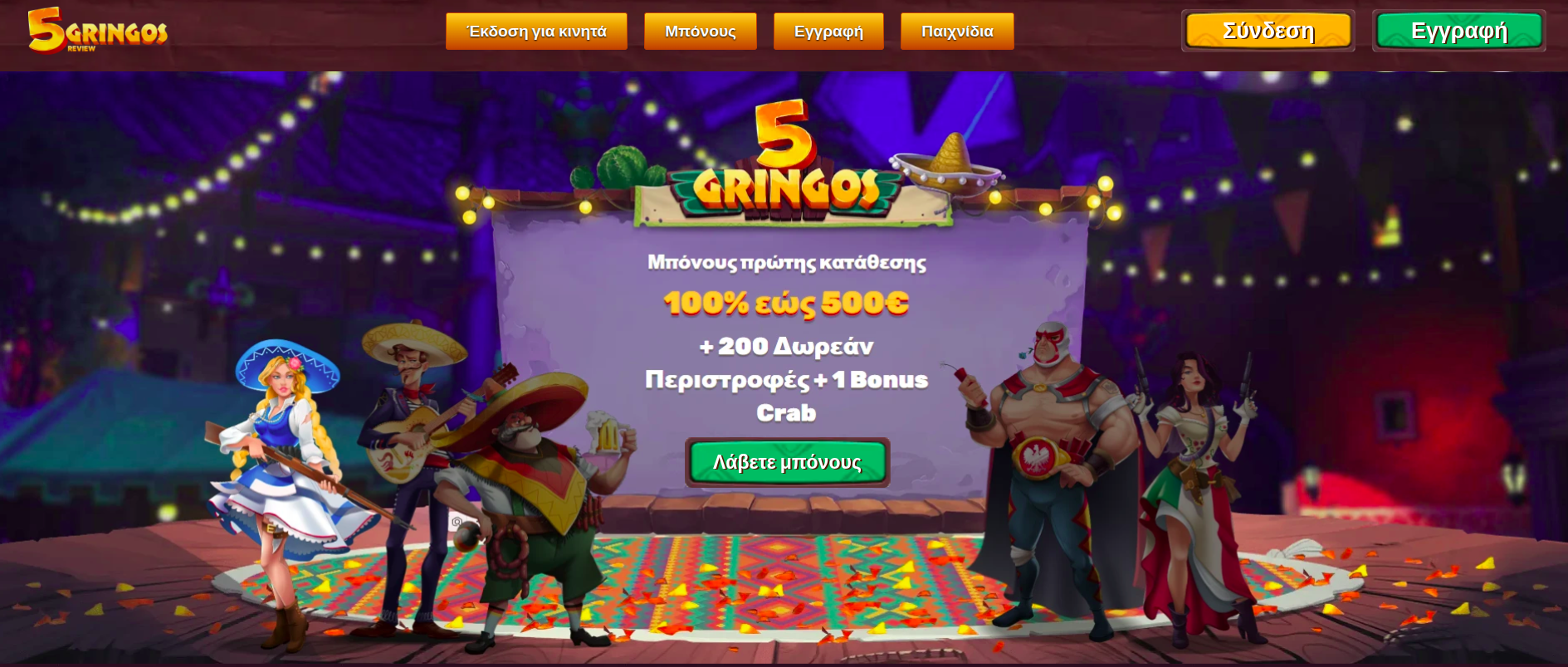The height and width of the screenshot is (667, 1568).
Task: Click the 'Λάβετε μπόνους' bonus button
Action: coord(786,462)
